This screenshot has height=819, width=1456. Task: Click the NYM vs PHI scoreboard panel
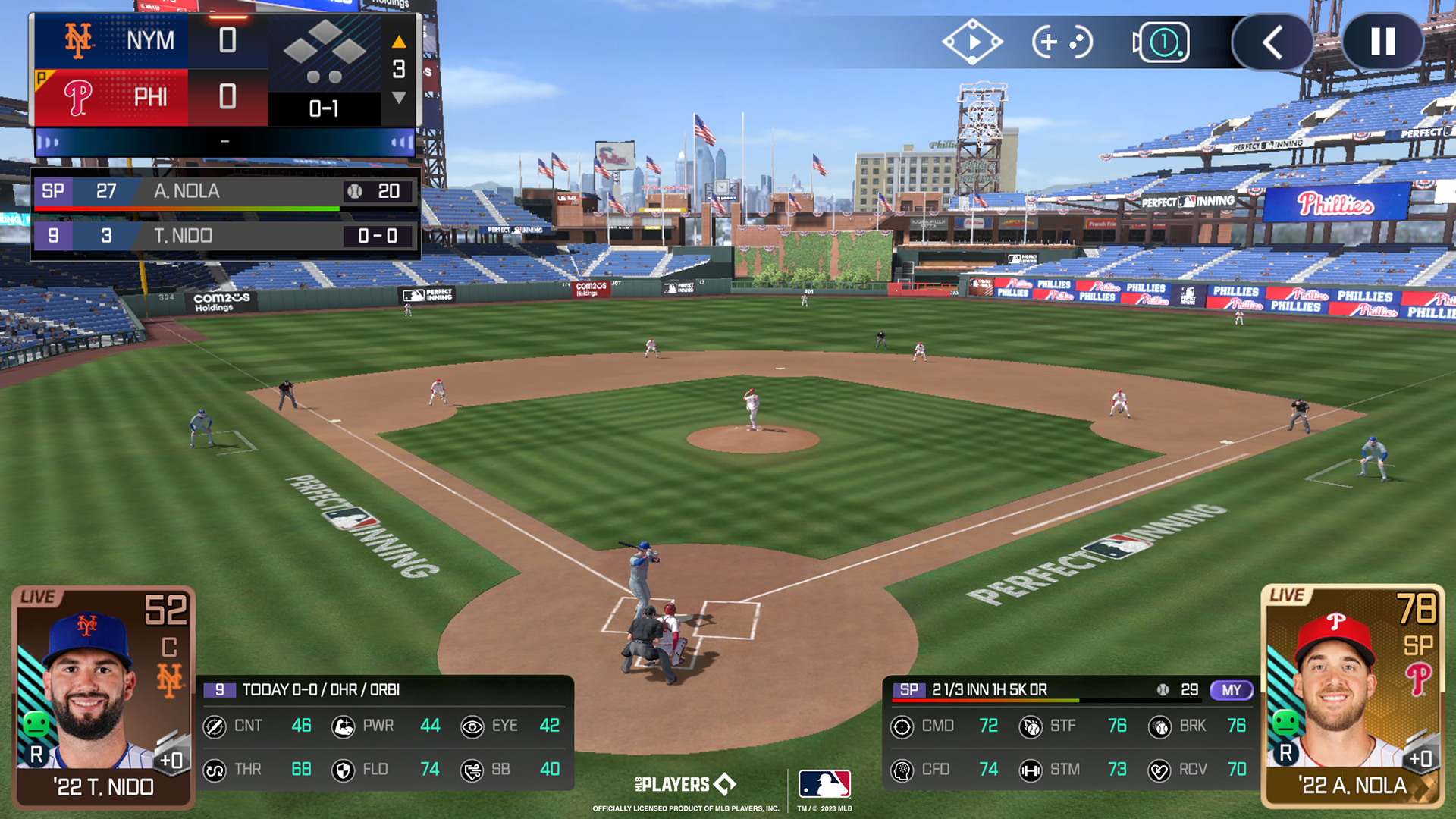(x=224, y=70)
